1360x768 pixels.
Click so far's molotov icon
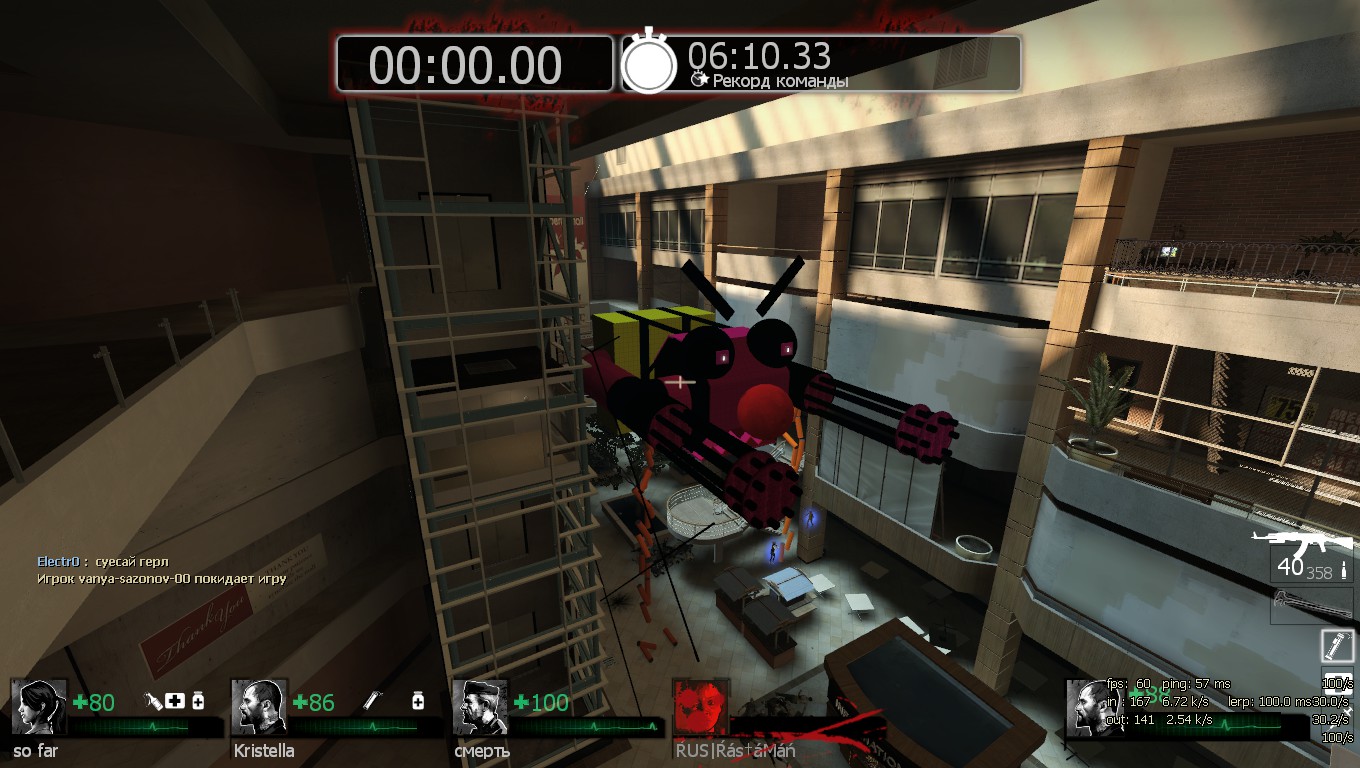pos(154,702)
